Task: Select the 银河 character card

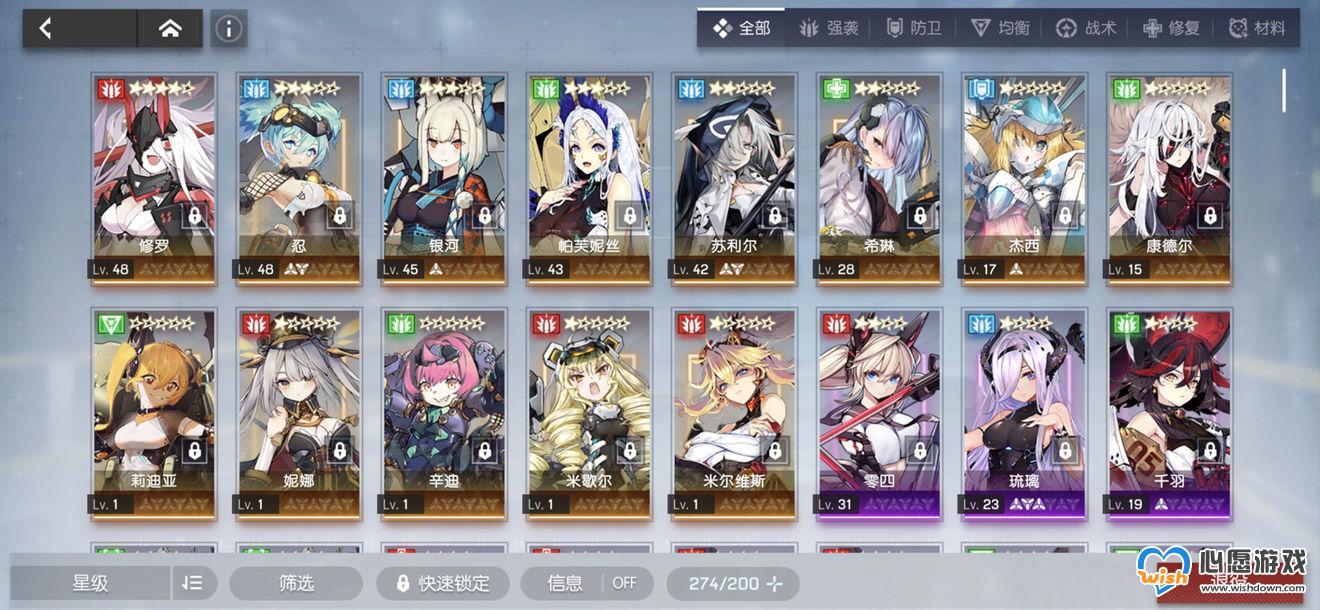Action: coord(443,175)
